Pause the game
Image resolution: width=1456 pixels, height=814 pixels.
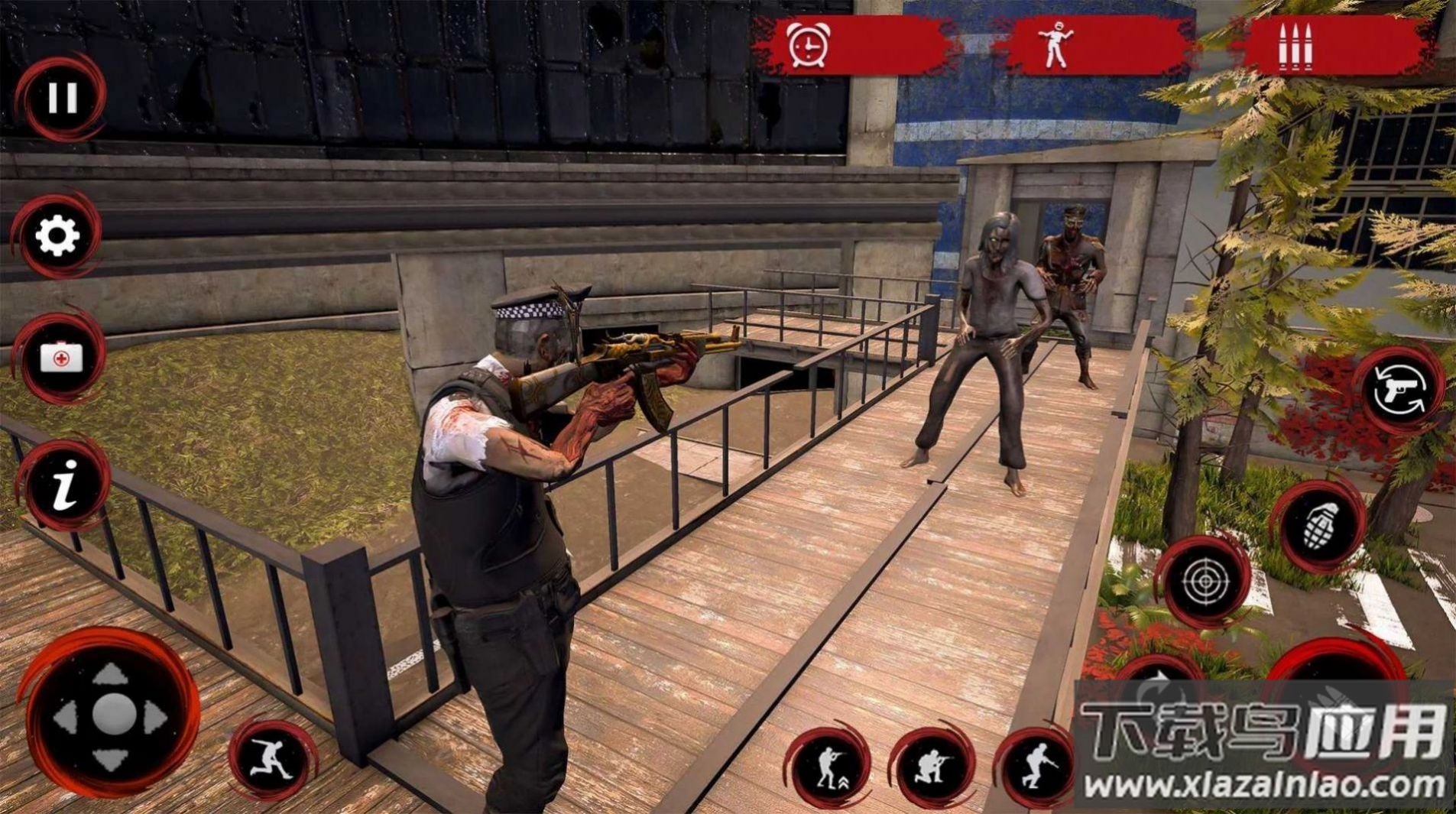coord(62,98)
